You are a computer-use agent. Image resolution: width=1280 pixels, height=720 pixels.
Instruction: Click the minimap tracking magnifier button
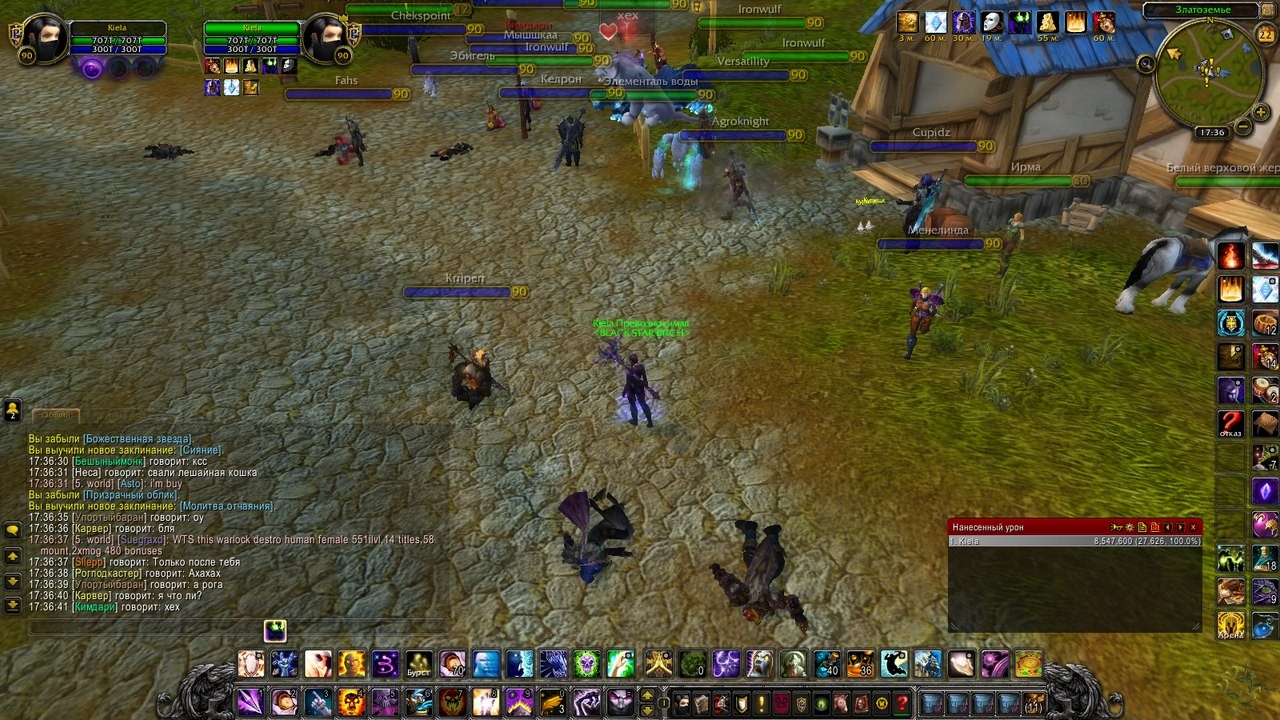pyautogui.click(x=1146, y=64)
